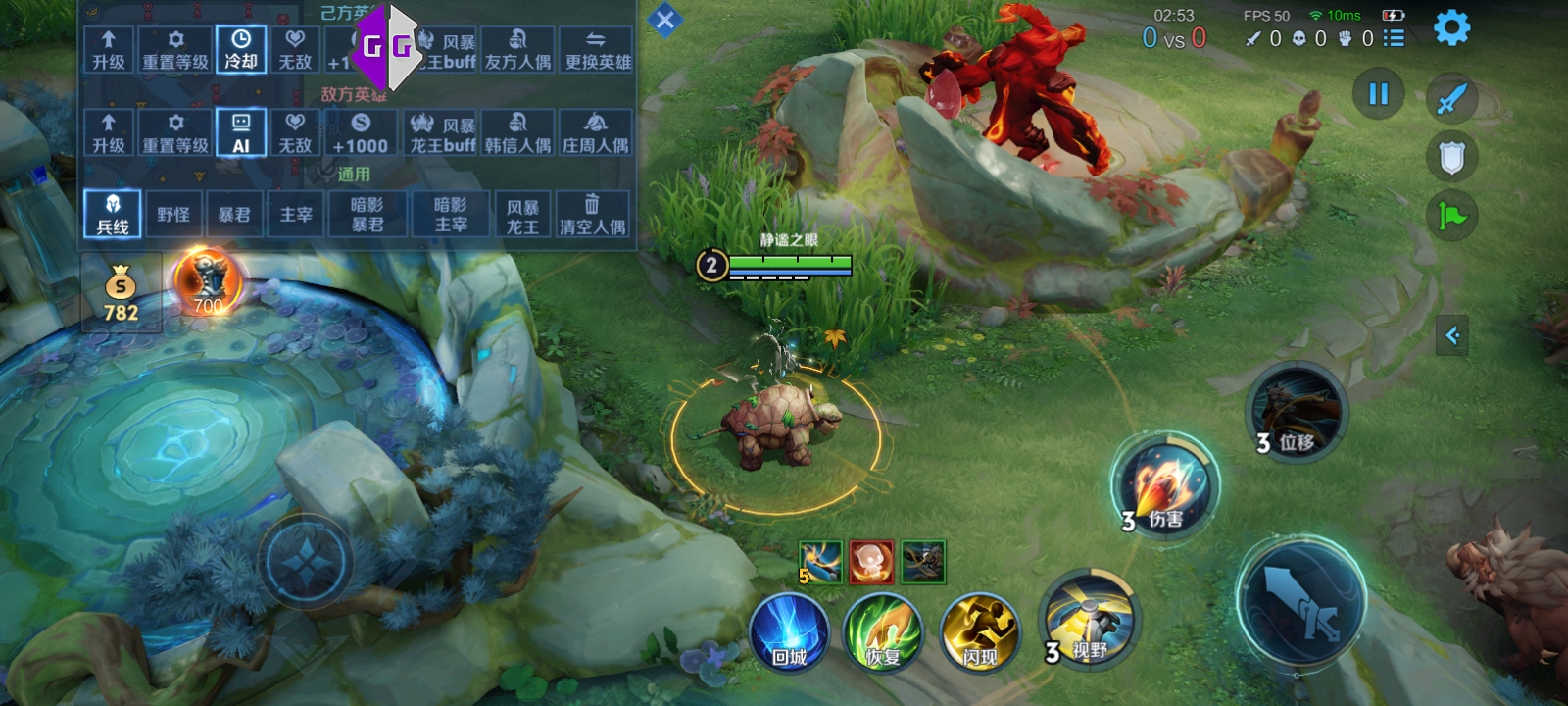
Task: Open the settings gear
Action: (x=1451, y=27)
